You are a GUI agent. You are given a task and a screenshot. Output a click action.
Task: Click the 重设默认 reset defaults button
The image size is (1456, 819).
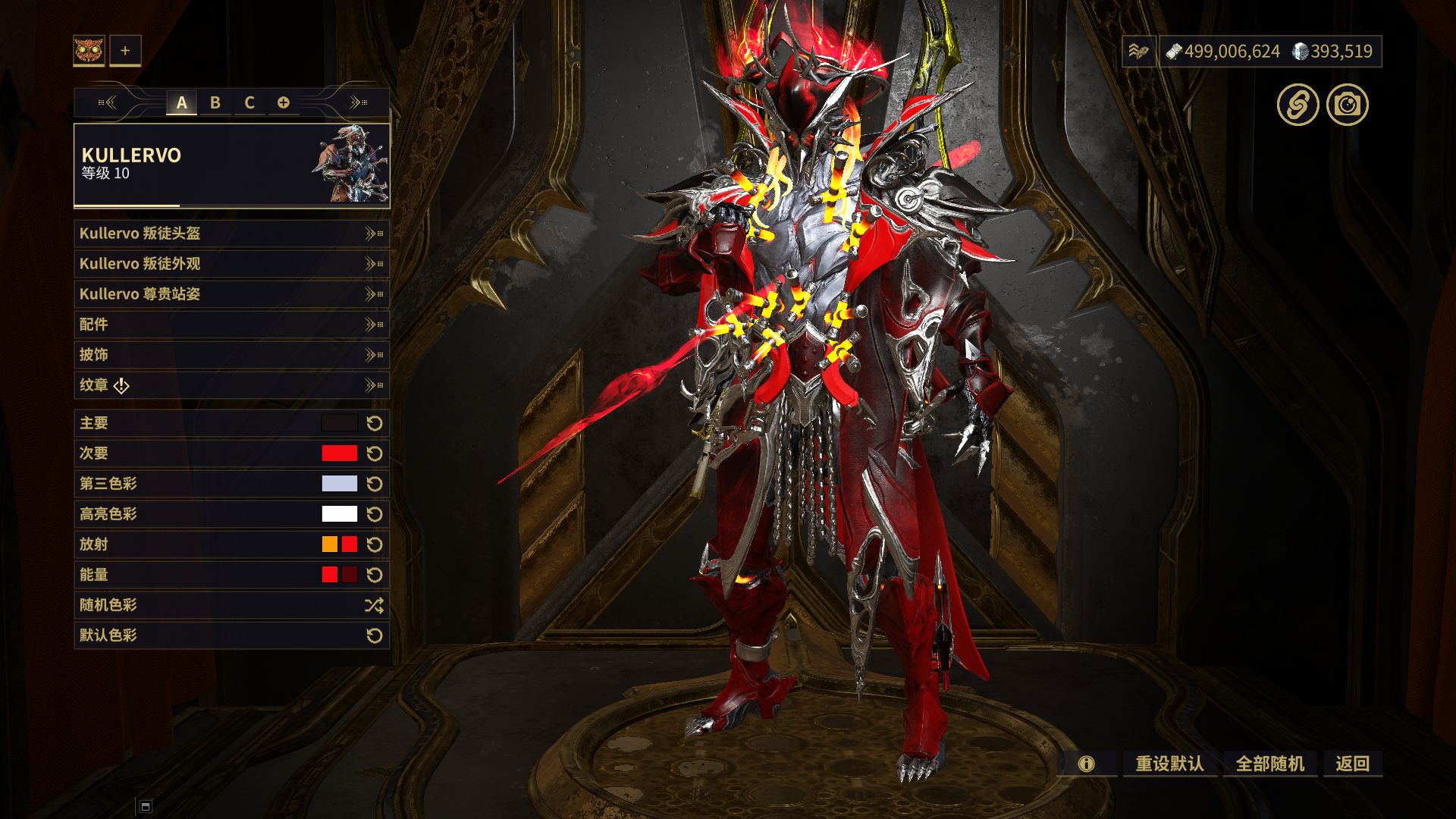tap(1169, 764)
